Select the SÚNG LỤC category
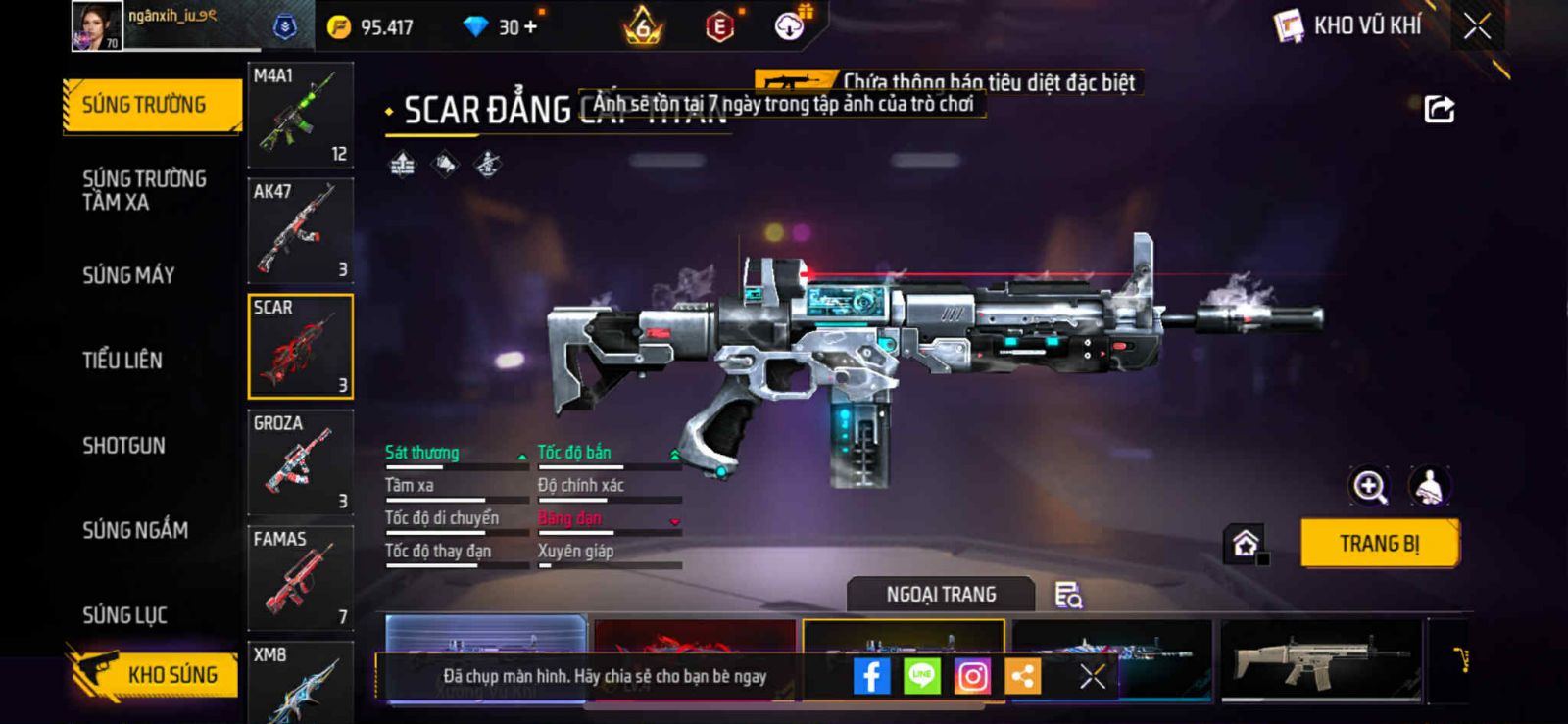Screen dimensions: 1568x724 click(x=124, y=615)
